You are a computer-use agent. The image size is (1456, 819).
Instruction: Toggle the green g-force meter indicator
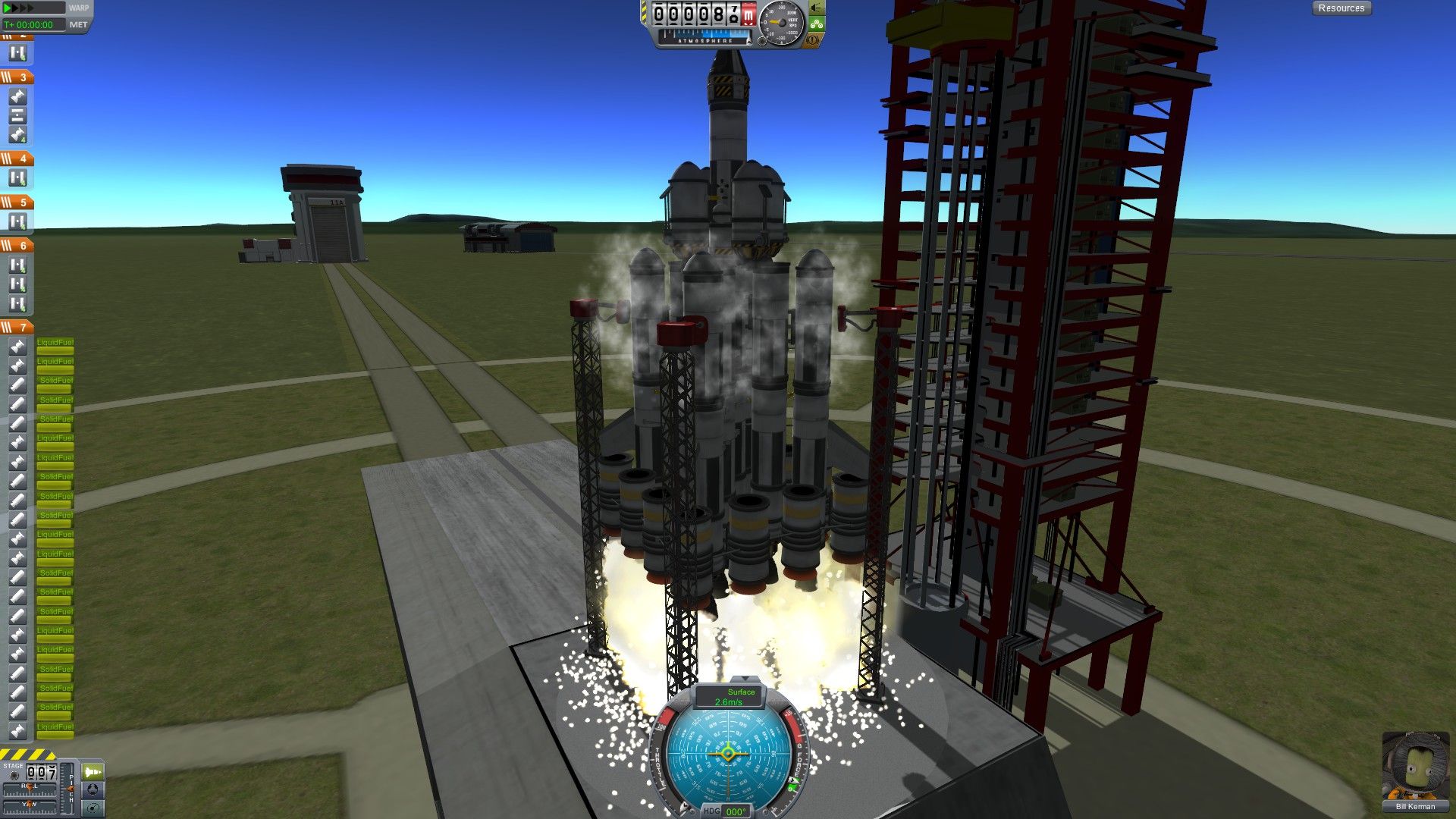click(x=817, y=24)
